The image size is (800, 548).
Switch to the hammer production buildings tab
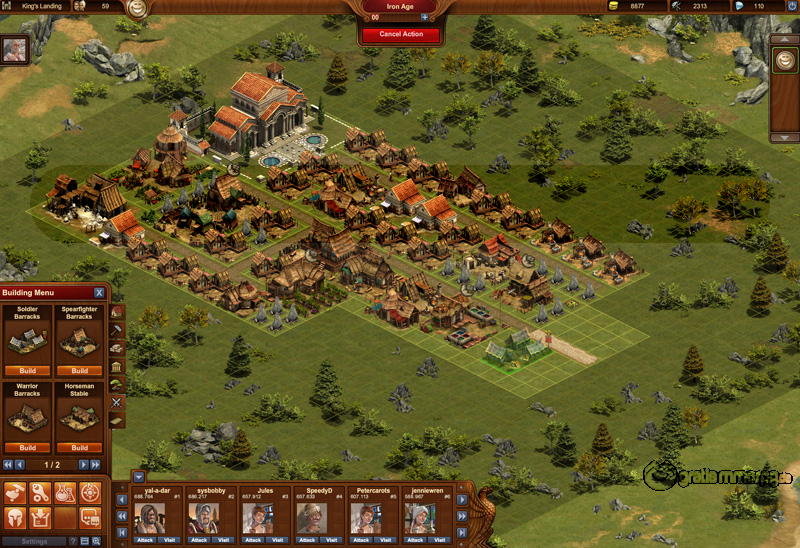click(117, 329)
